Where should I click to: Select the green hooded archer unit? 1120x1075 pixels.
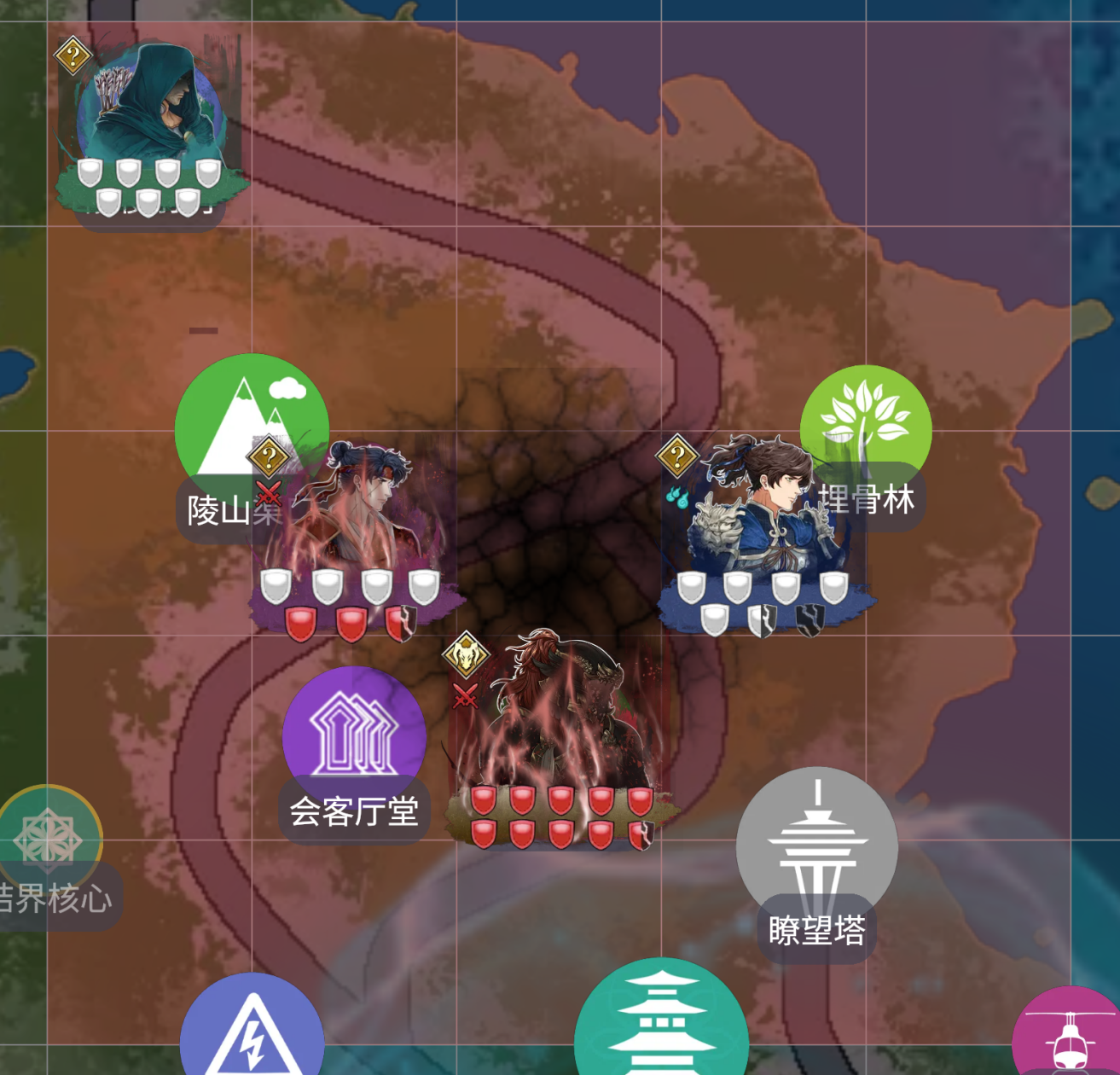(x=151, y=111)
